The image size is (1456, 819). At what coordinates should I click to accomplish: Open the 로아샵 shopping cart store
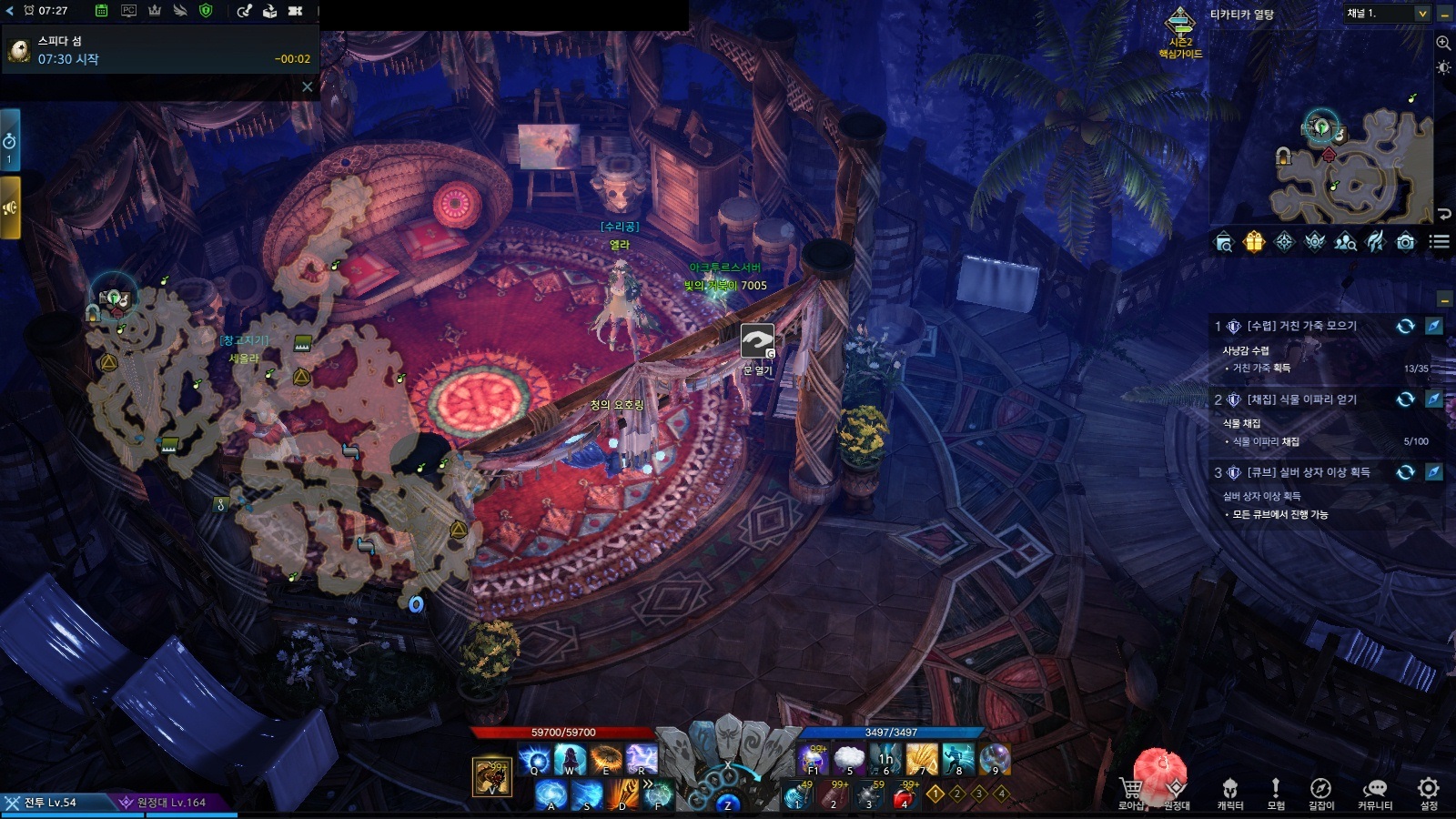click(1131, 790)
